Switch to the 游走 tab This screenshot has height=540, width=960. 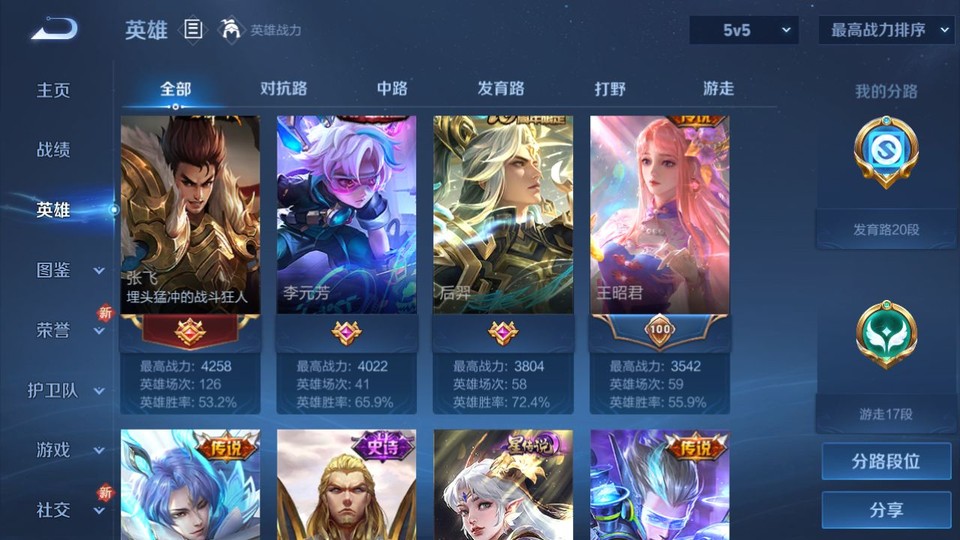pos(718,88)
